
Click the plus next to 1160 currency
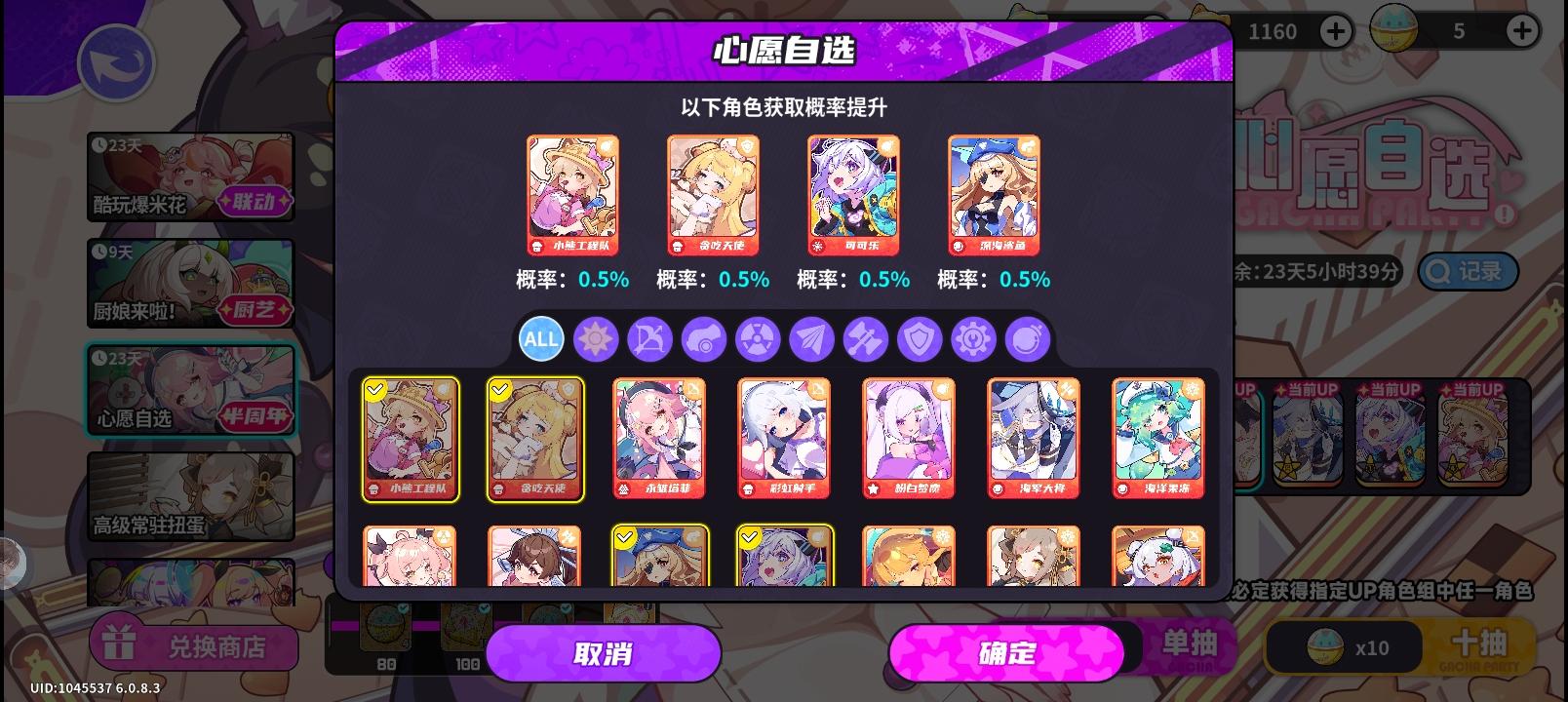tap(1336, 31)
